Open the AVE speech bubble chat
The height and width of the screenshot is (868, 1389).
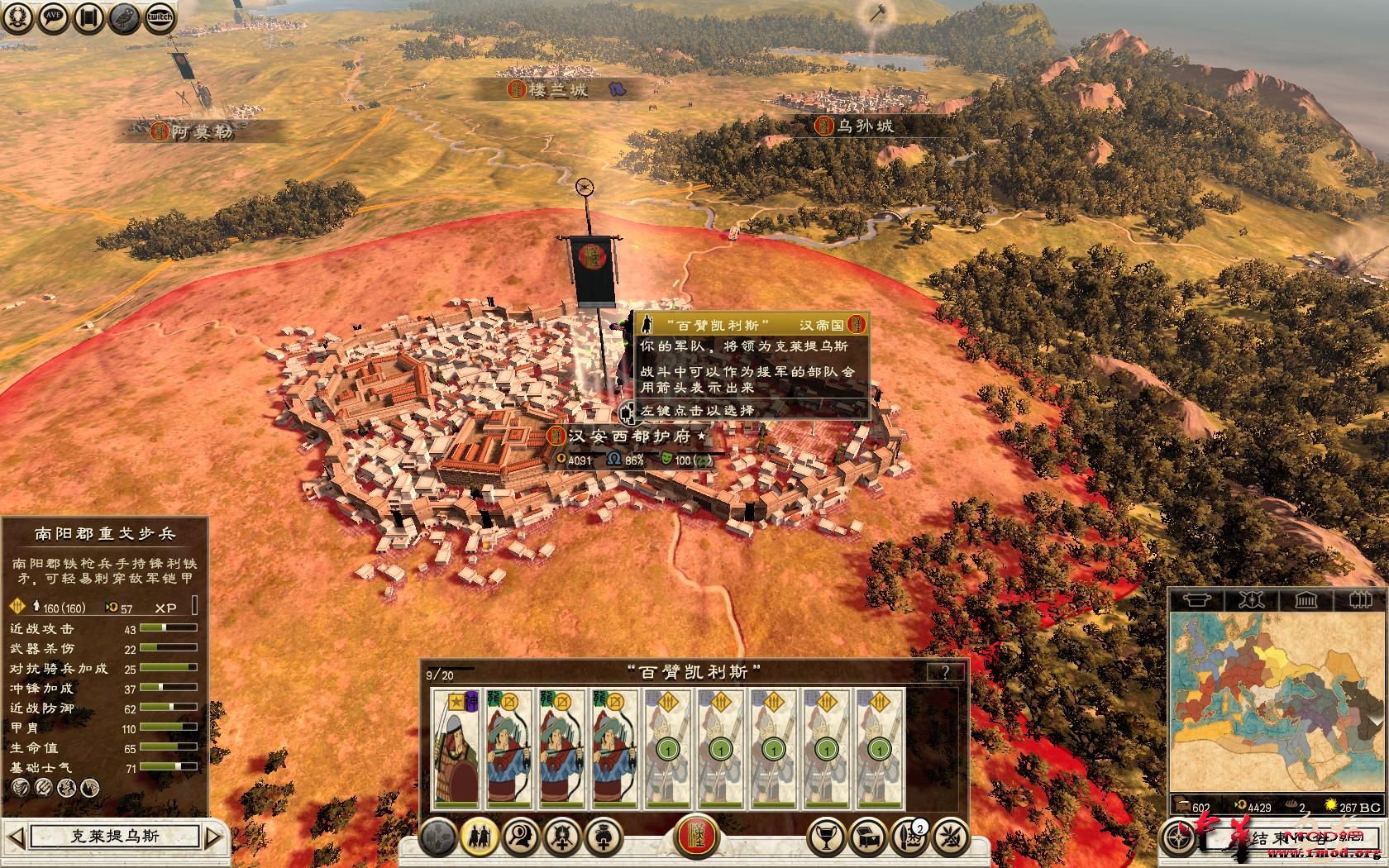(54, 18)
